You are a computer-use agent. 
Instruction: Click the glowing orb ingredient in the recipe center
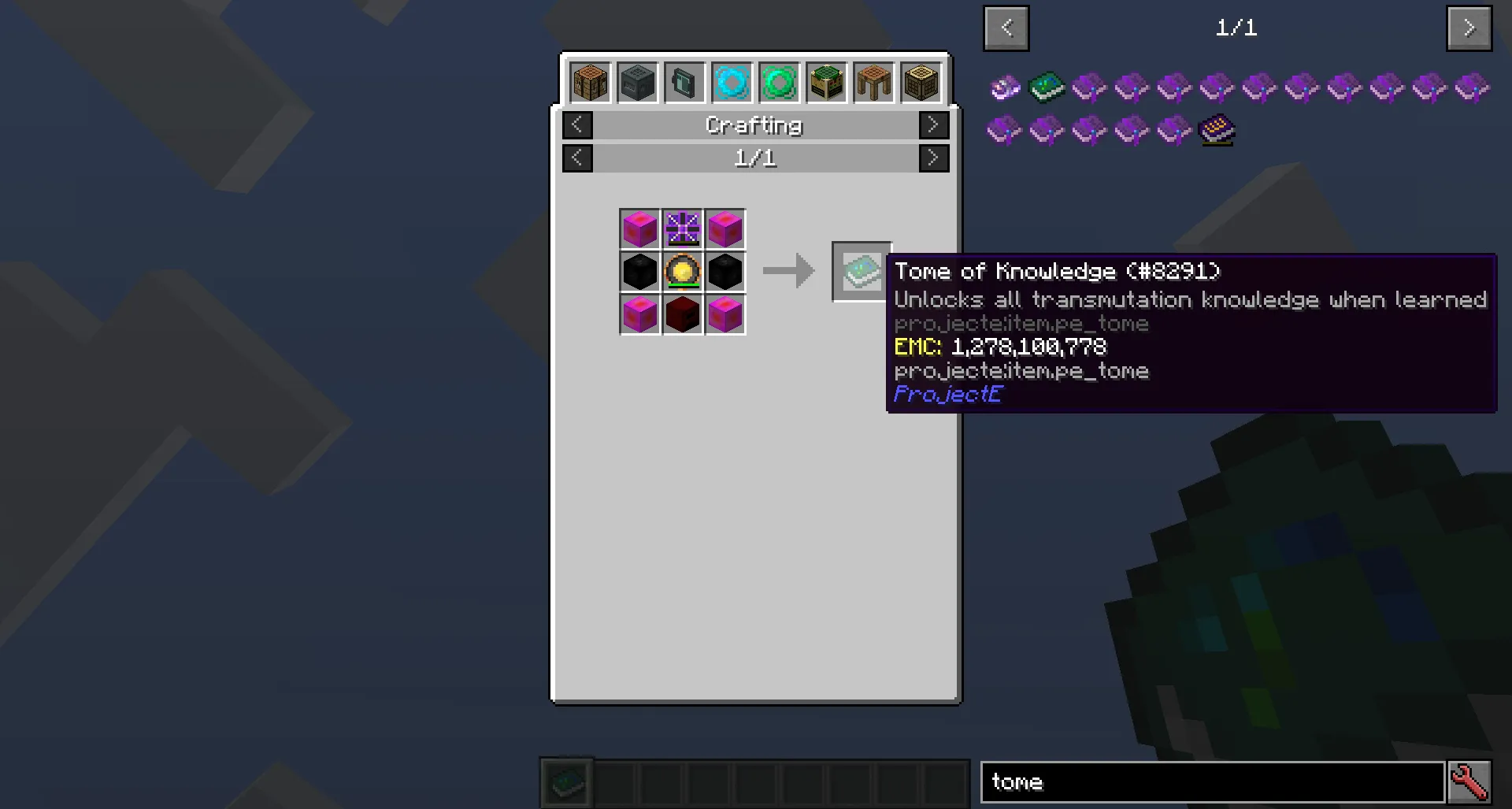pyautogui.click(x=682, y=272)
